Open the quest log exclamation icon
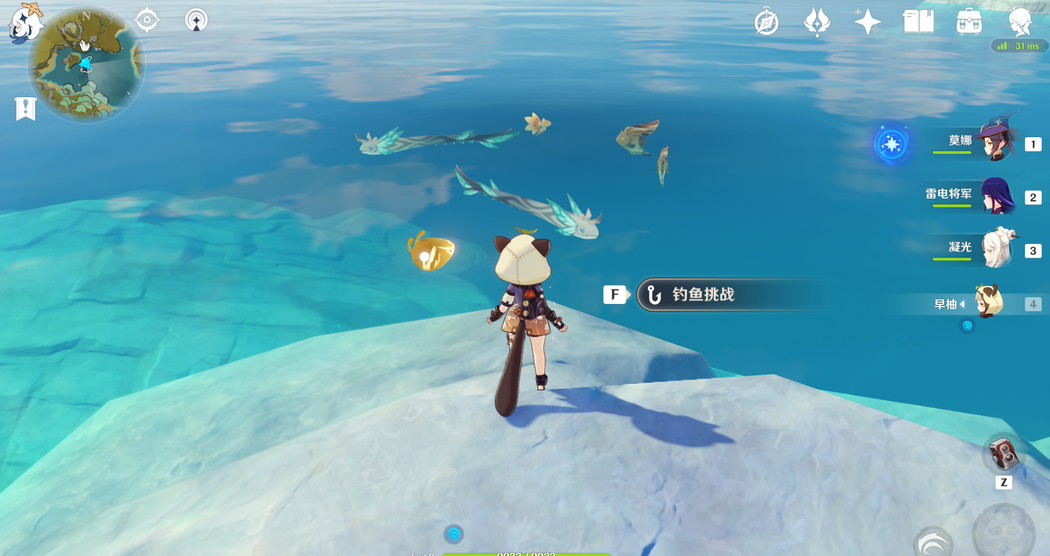This screenshot has width=1050, height=556. click(25, 109)
